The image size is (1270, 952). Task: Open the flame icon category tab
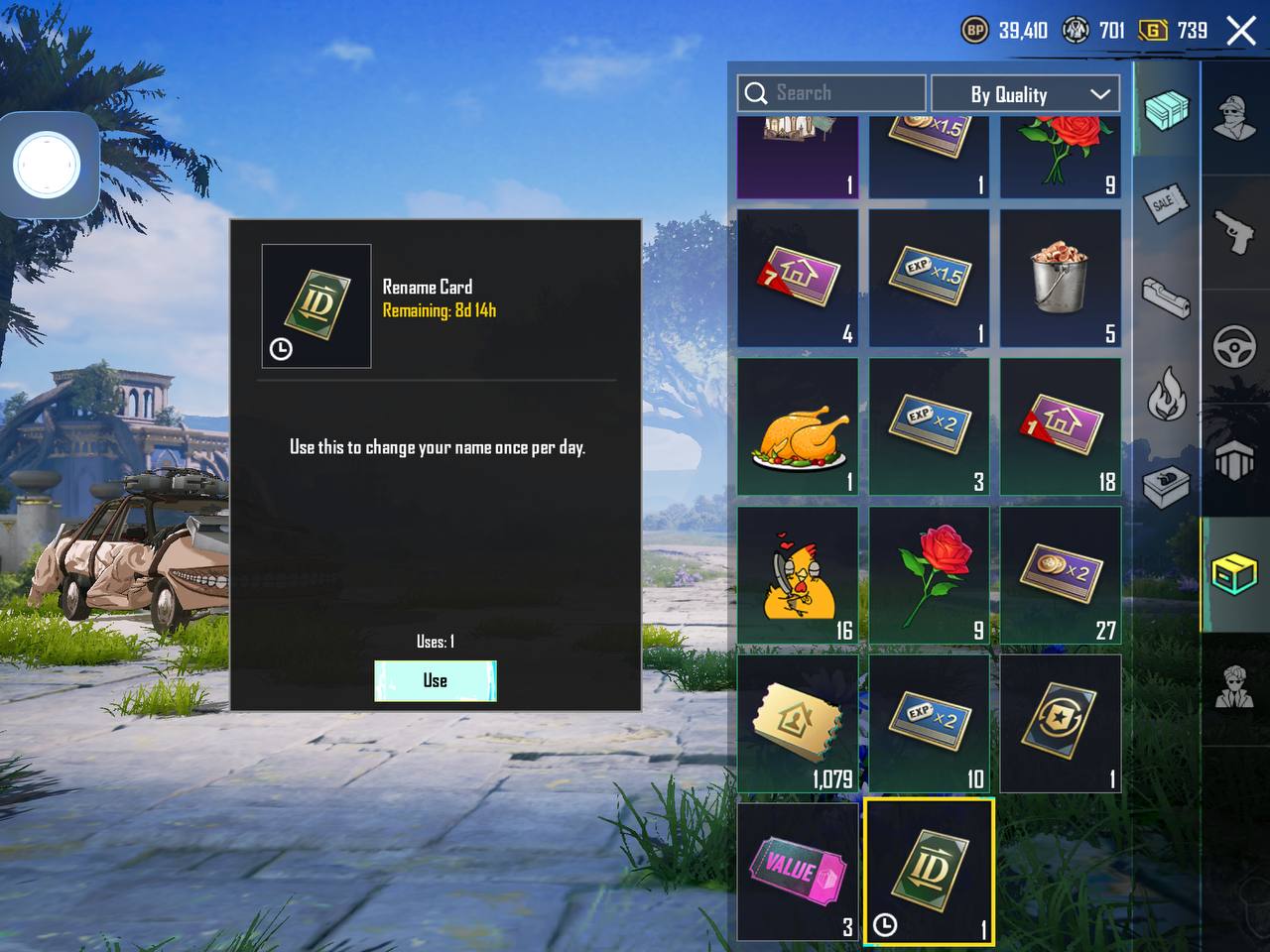(x=1166, y=394)
